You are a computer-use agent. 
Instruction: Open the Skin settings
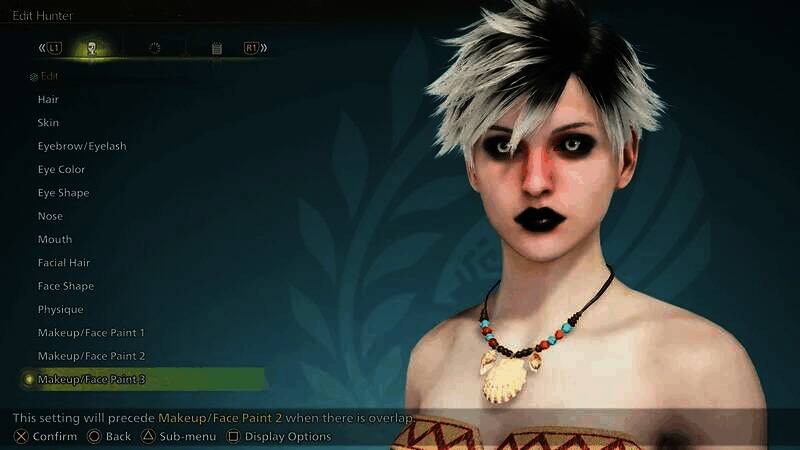tap(48, 122)
